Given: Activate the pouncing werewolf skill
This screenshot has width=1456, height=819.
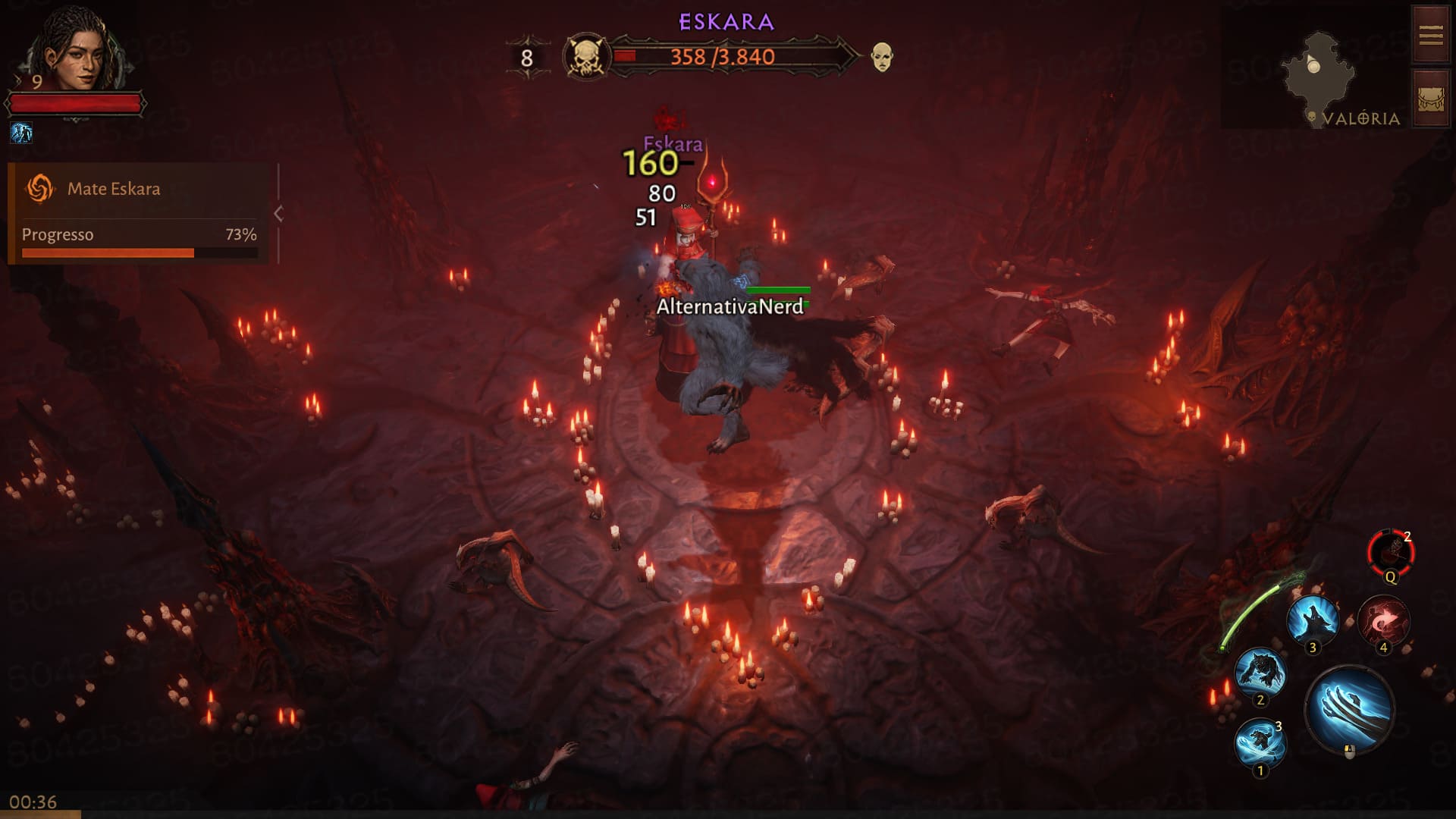Looking at the screenshot, I should click(x=1260, y=672).
